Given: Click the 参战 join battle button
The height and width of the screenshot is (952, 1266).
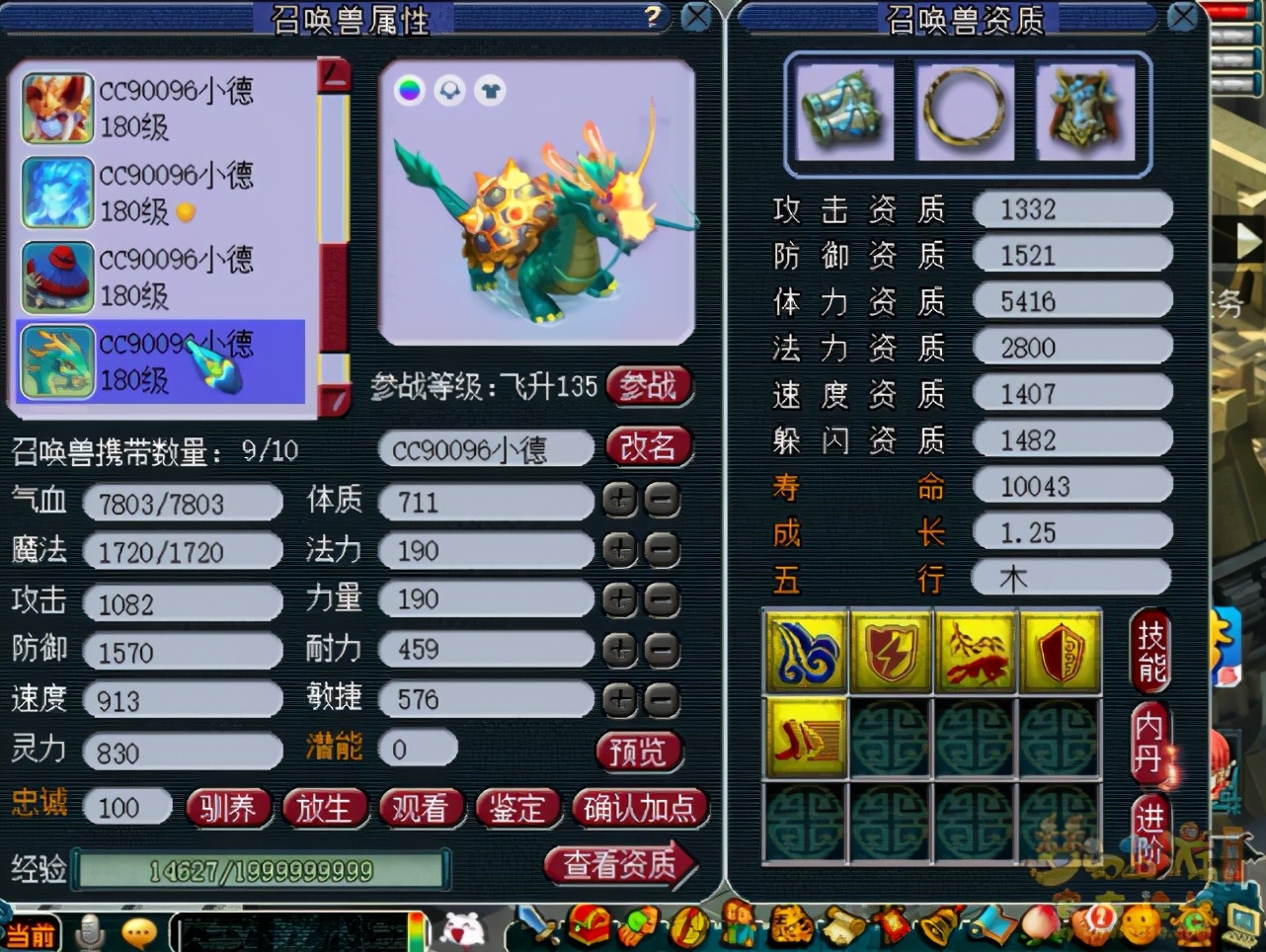Looking at the screenshot, I should click(x=649, y=387).
